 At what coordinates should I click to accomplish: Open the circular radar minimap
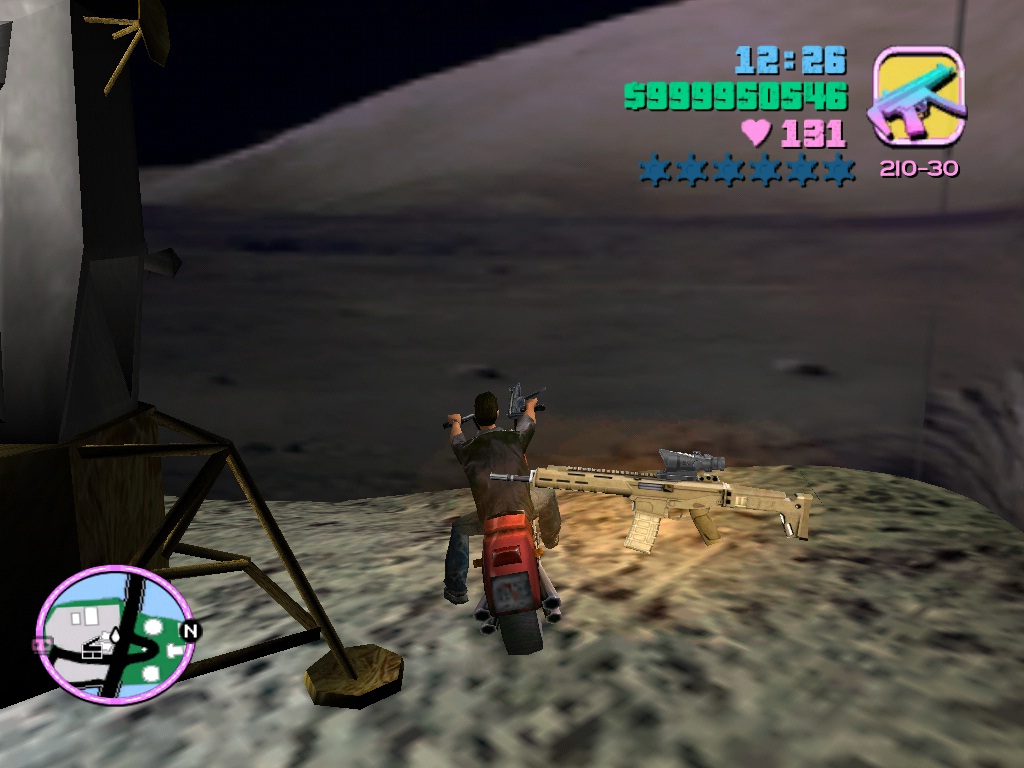pos(114,636)
